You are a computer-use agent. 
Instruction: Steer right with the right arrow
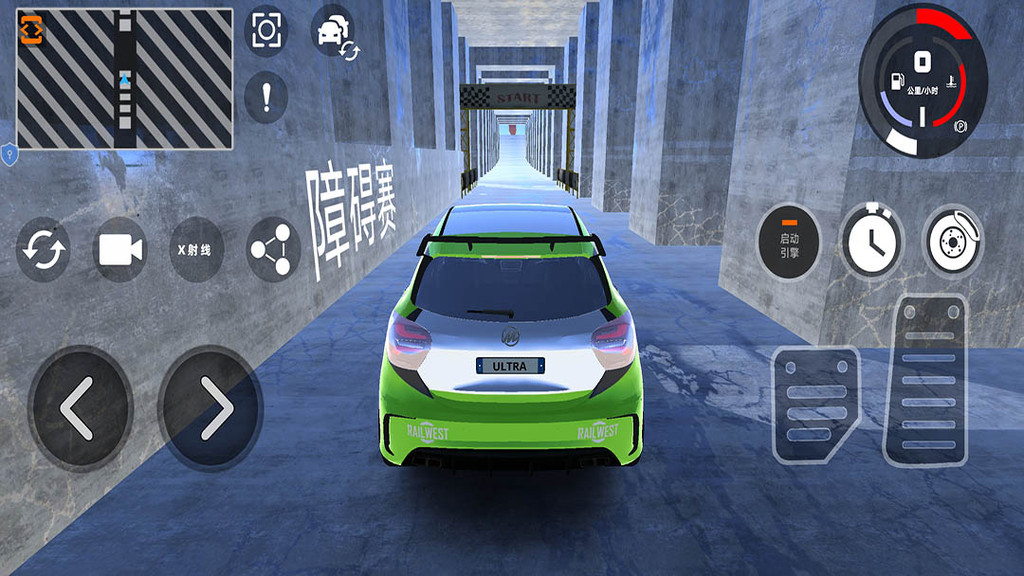(x=210, y=408)
